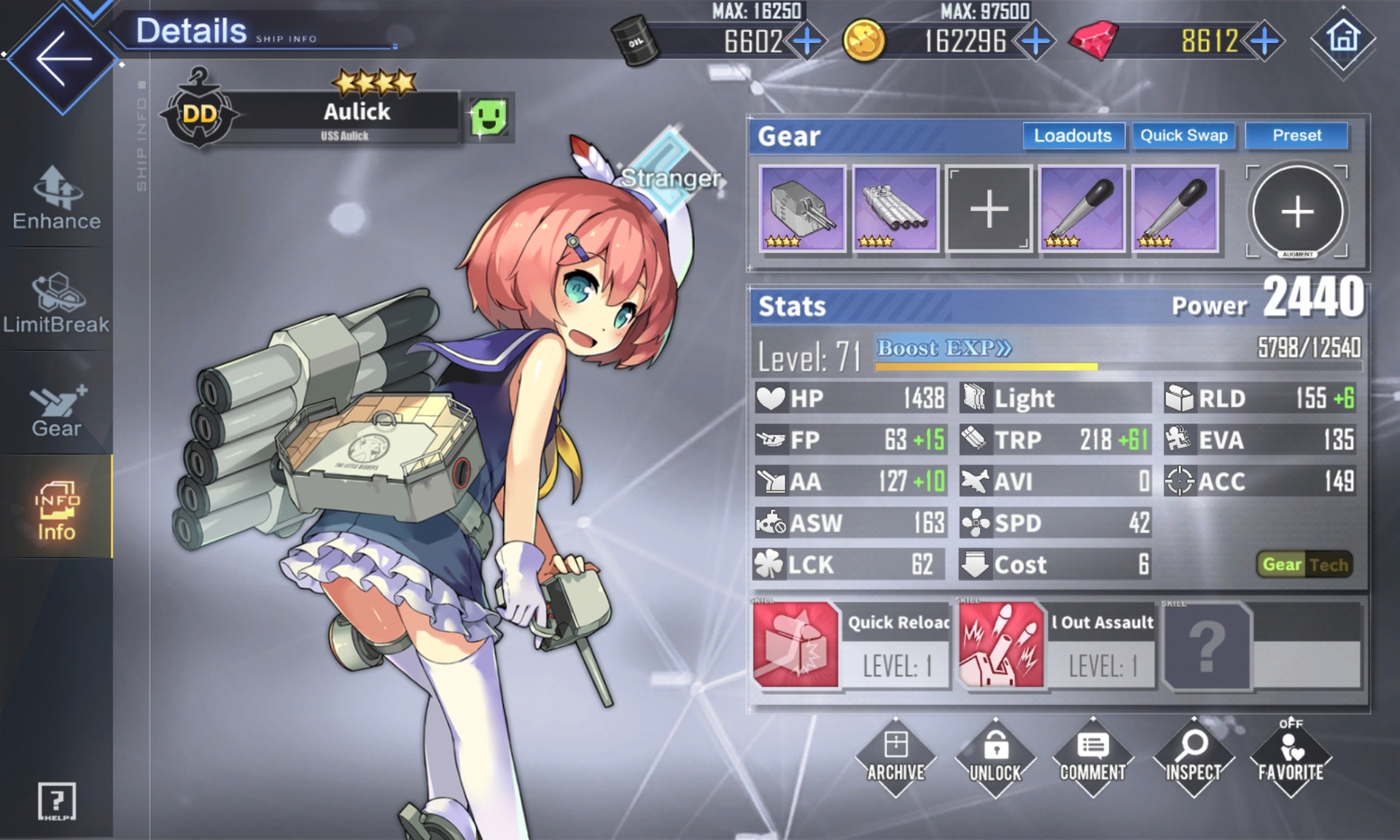Add gems with the plus button
The image size is (1400, 840).
point(1265,42)
